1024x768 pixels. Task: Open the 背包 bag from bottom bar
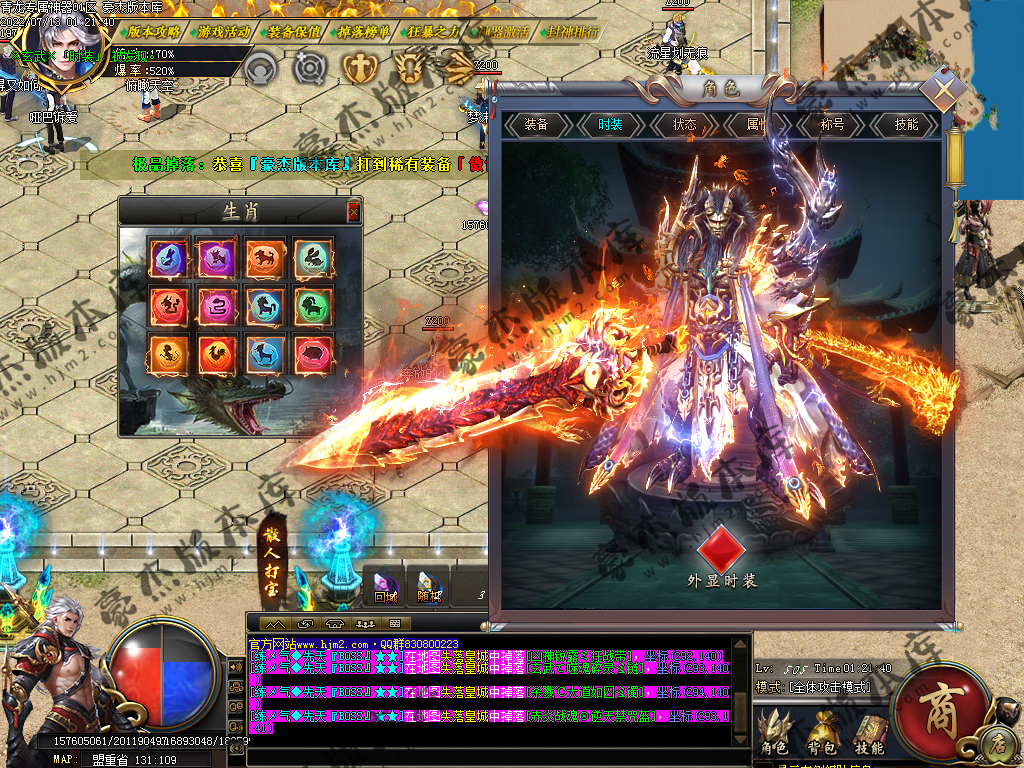click(x=825, y=734)
